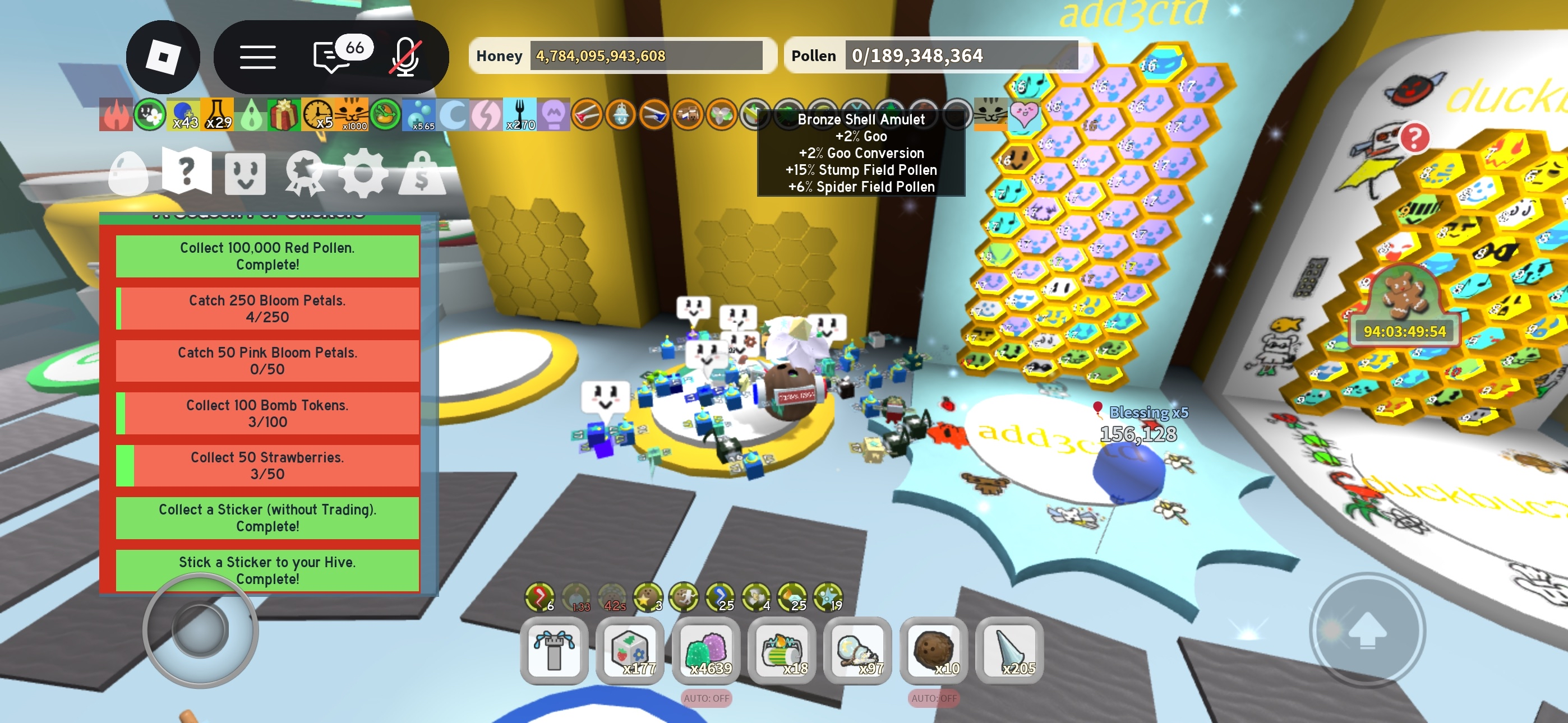Use the moon charm slot x97

pos(857,651)
